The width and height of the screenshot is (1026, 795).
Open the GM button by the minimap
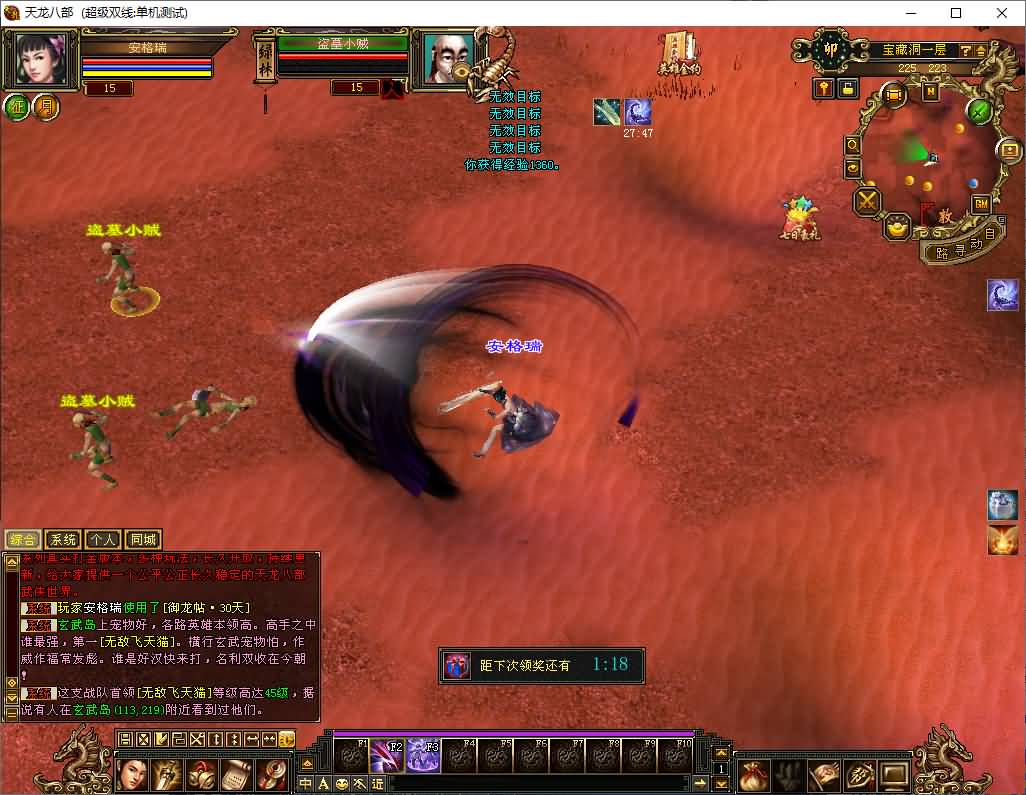[x=981, y=204]
